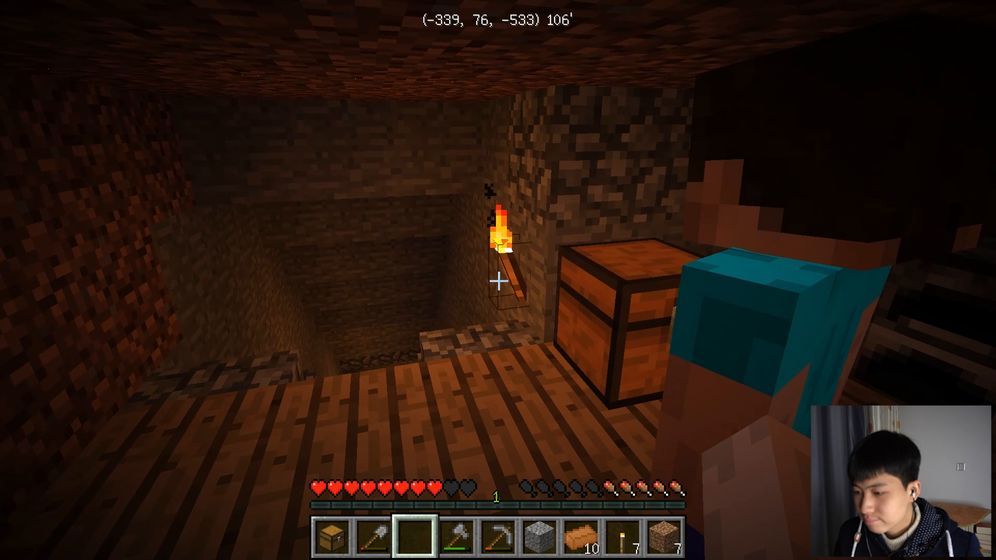The height and width of the screenshot is (560, 996).
Task: Select the torch stack in the hotbar
Action: [622, 536]
